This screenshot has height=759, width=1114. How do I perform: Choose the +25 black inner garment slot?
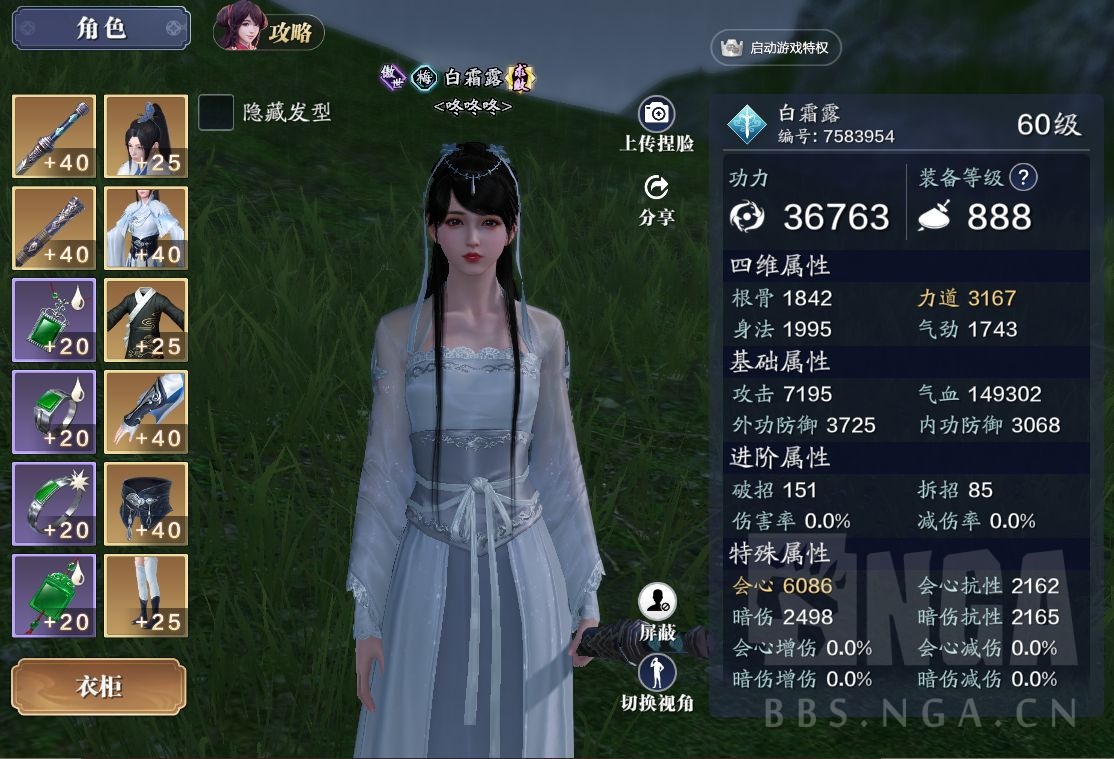click(146, 320)
